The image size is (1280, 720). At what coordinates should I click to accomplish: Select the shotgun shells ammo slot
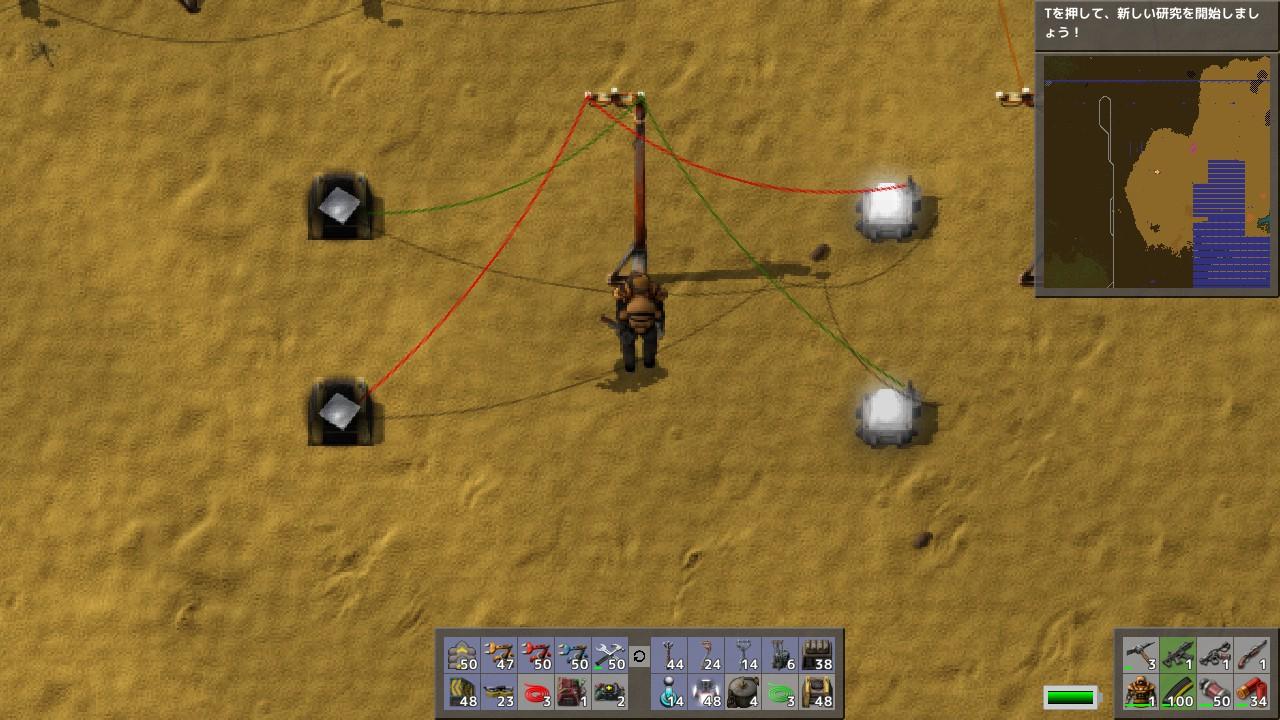[x=1251, y=692]
